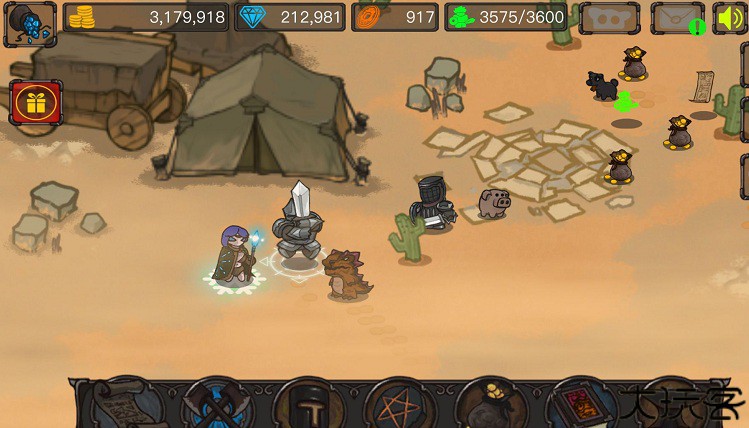Open the gem pouch icon
The width and height of the screenshot is (749, 428).
29,23
